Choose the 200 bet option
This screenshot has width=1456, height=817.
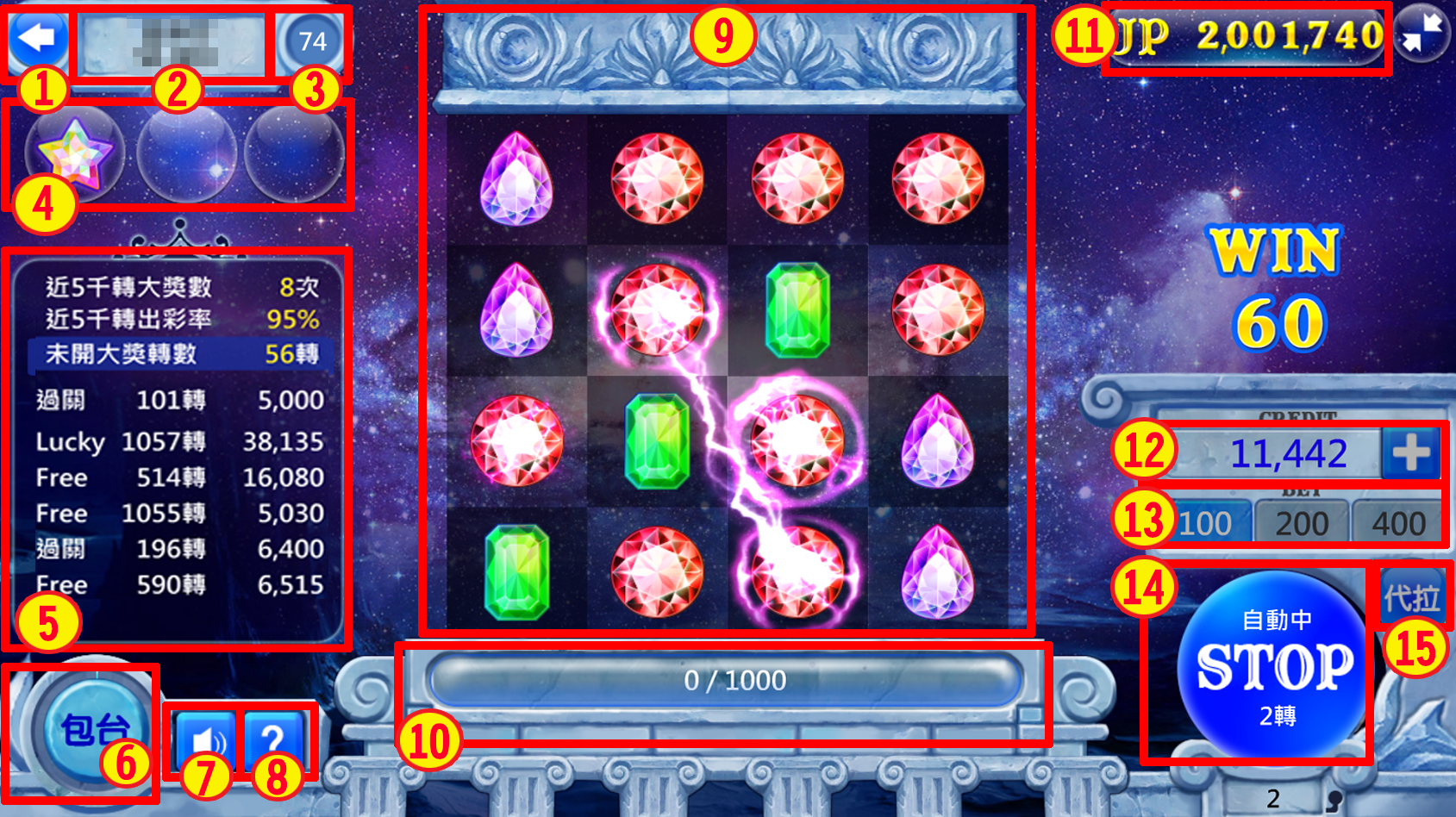pos(1301,523)
